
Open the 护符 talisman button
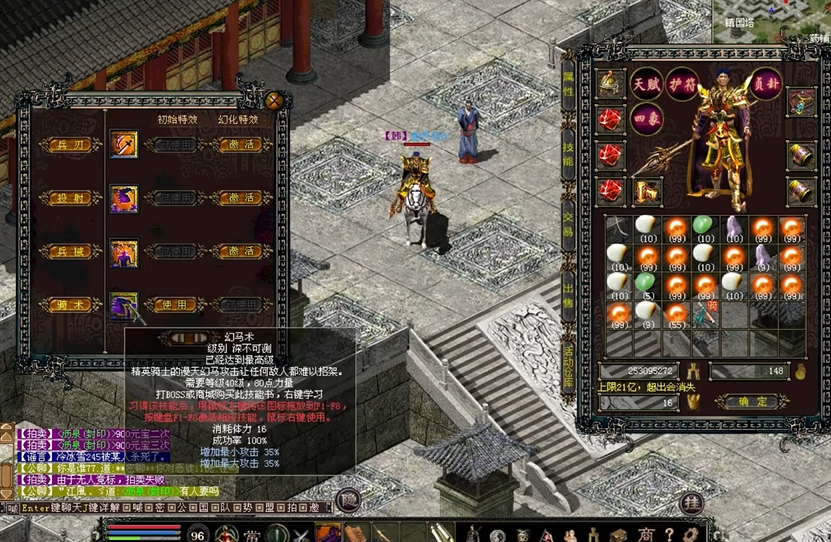[x=682, y=83]
